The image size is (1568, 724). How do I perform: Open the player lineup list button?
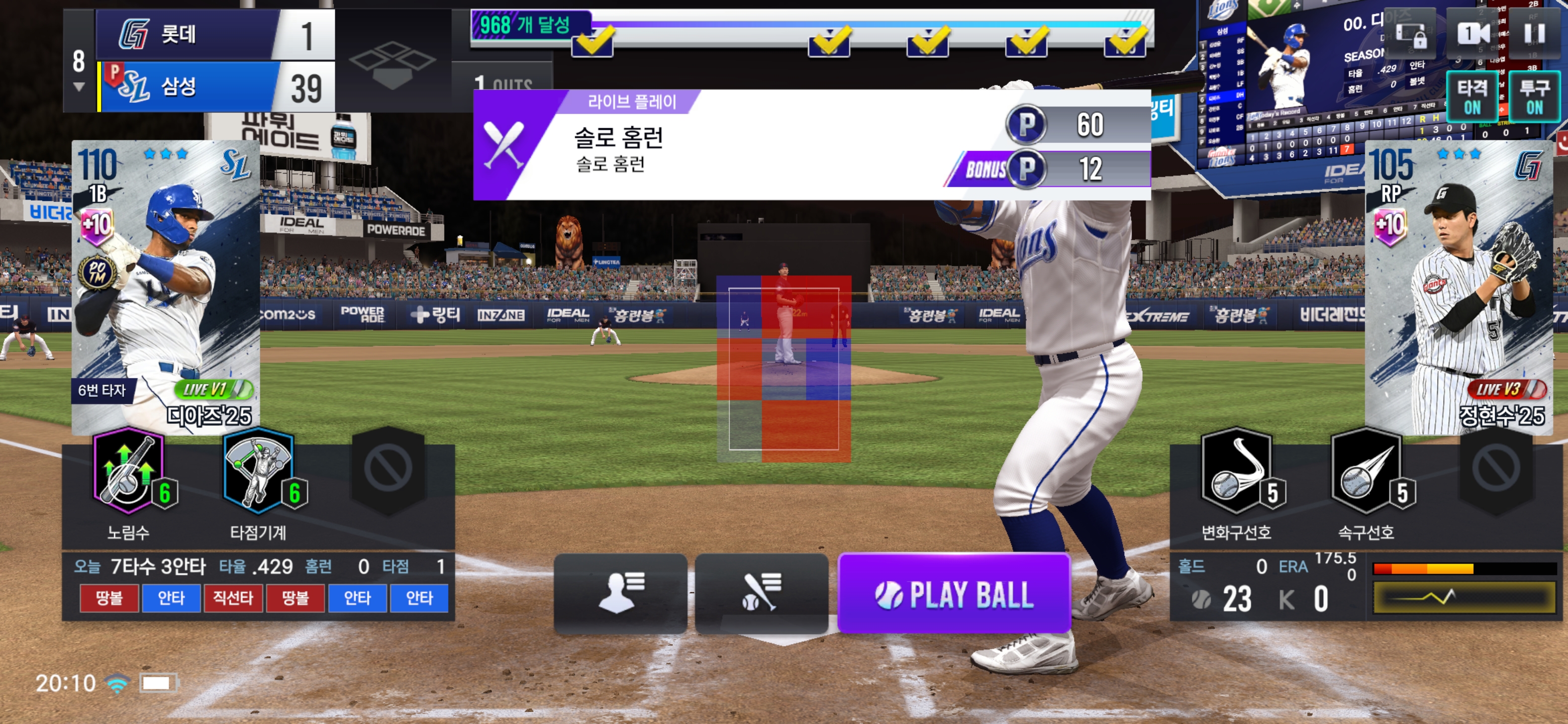click(620, 592)
